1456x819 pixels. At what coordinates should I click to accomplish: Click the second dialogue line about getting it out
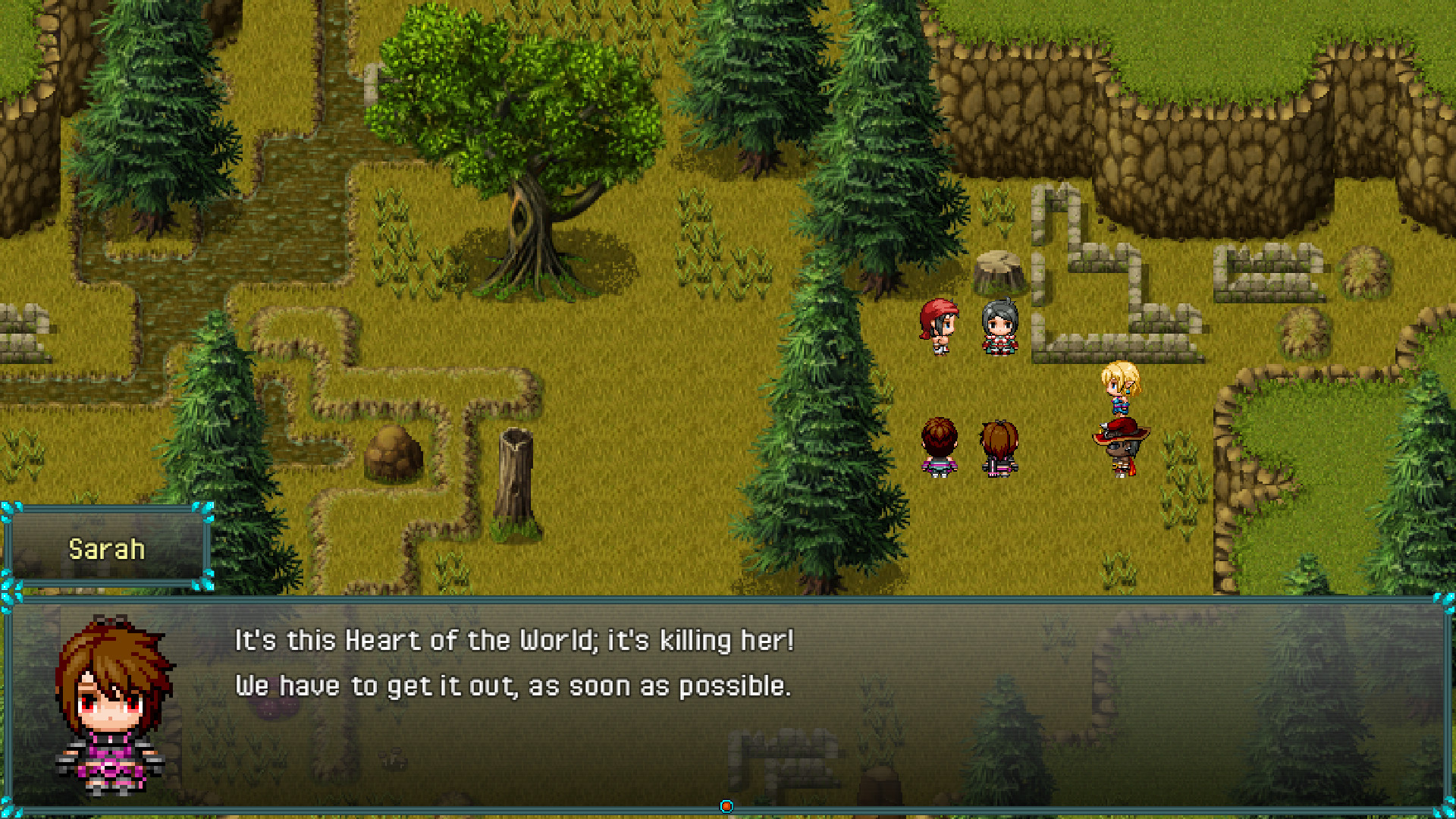pyautogui.click(x=516, y=685)
